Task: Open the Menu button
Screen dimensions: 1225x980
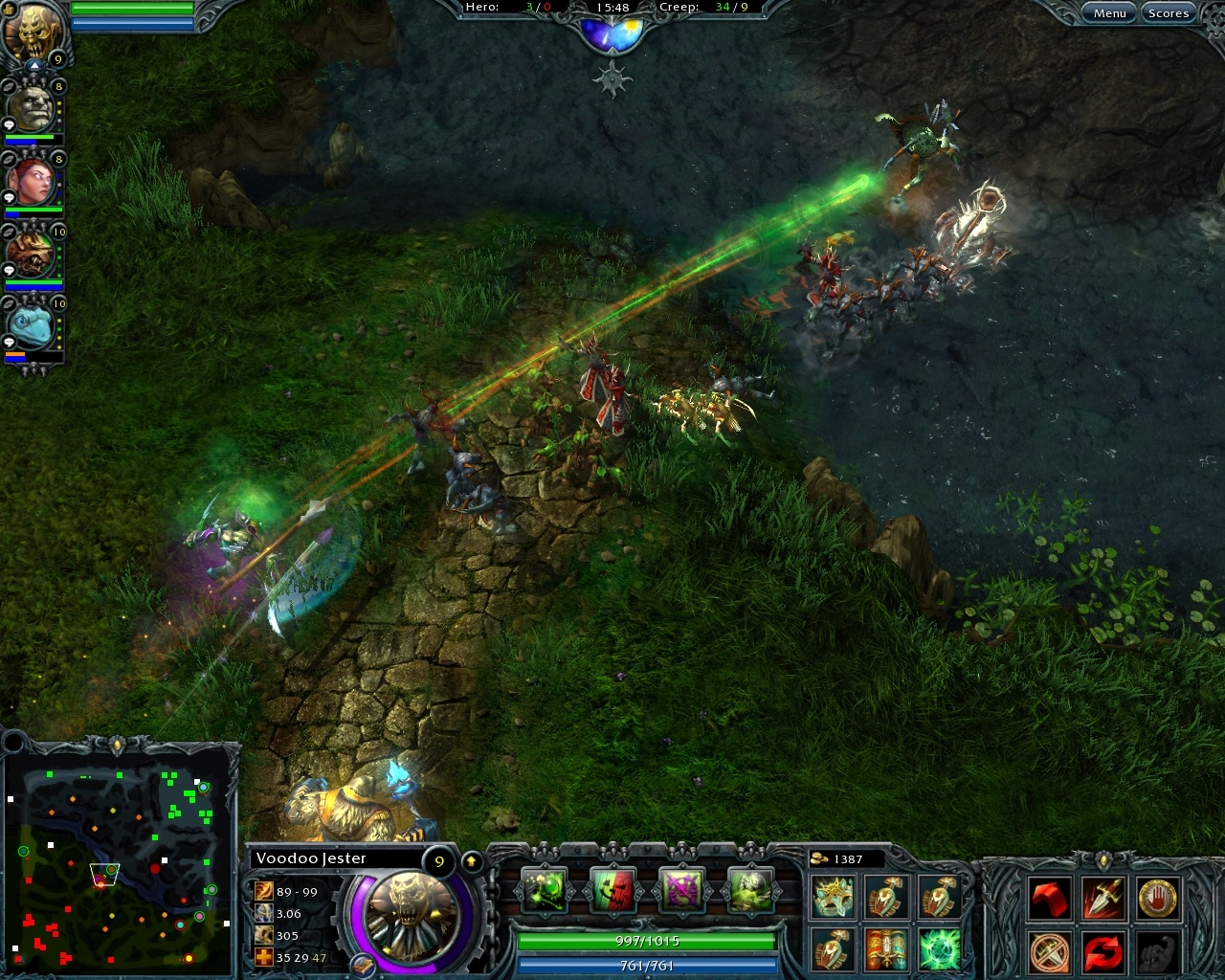Action: (x=1108, y=12)
